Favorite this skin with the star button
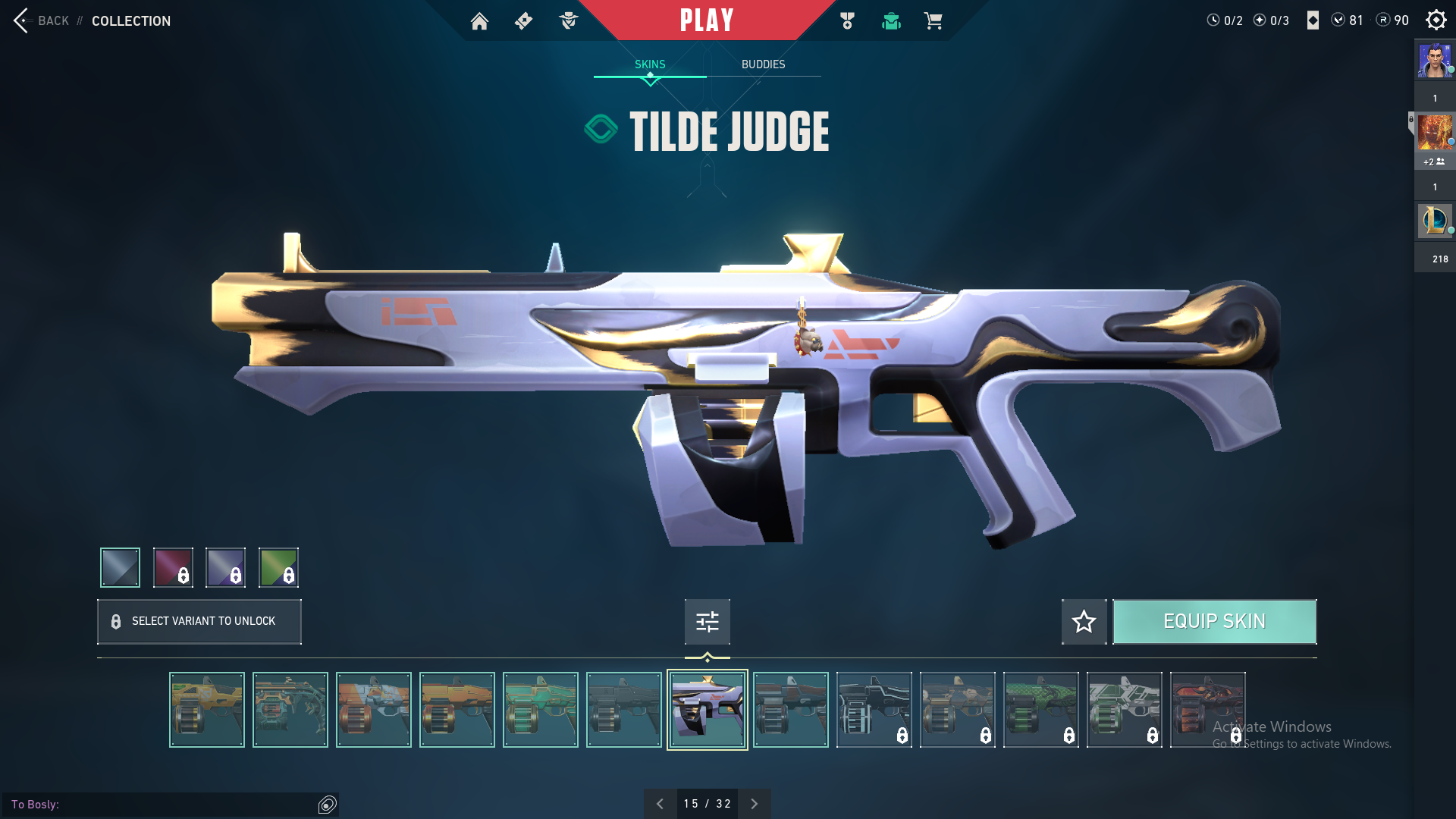This screenshot has height=819, width=1456. coord(1084,622)
